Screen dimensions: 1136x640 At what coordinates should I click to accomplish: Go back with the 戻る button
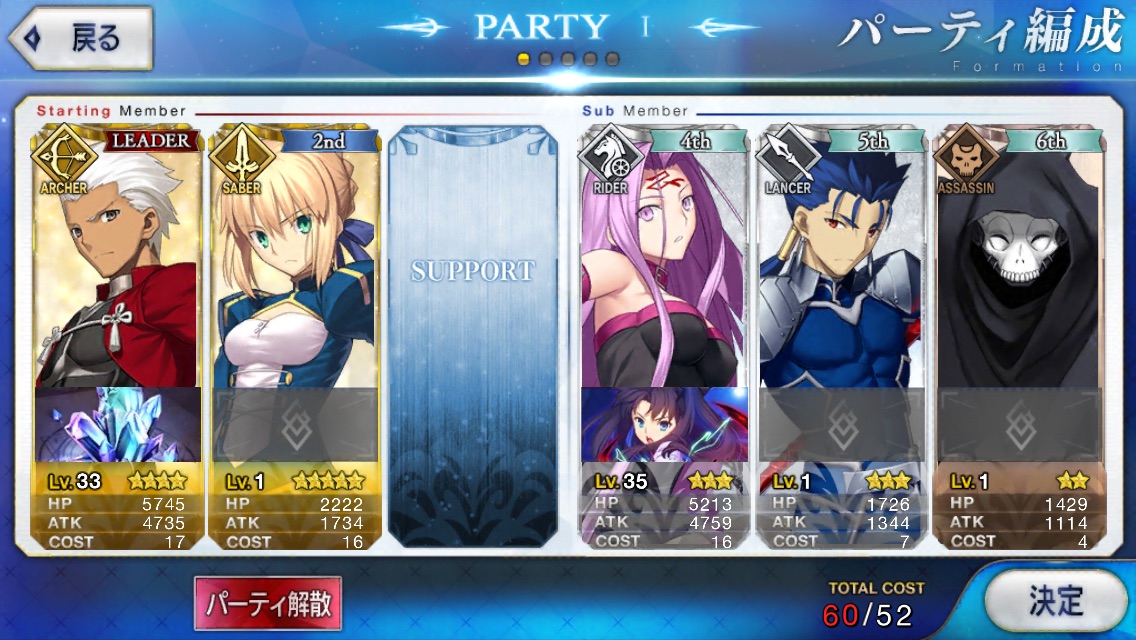click(x=81, y=38)
